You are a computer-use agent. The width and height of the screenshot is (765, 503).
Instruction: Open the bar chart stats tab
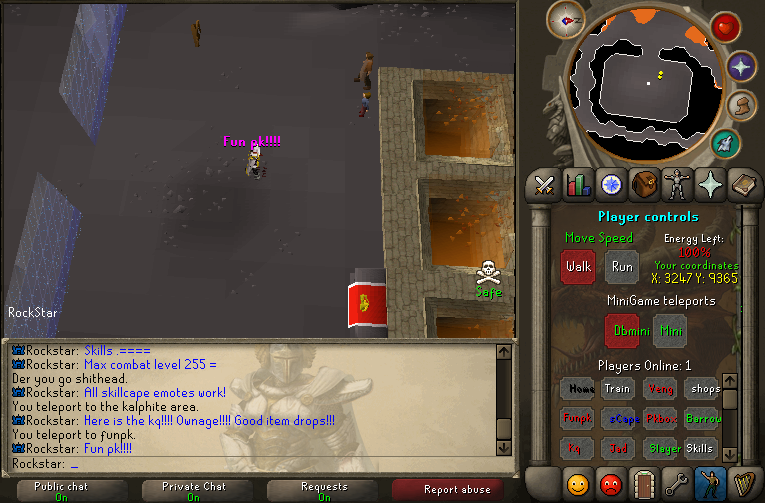point(578,184)
